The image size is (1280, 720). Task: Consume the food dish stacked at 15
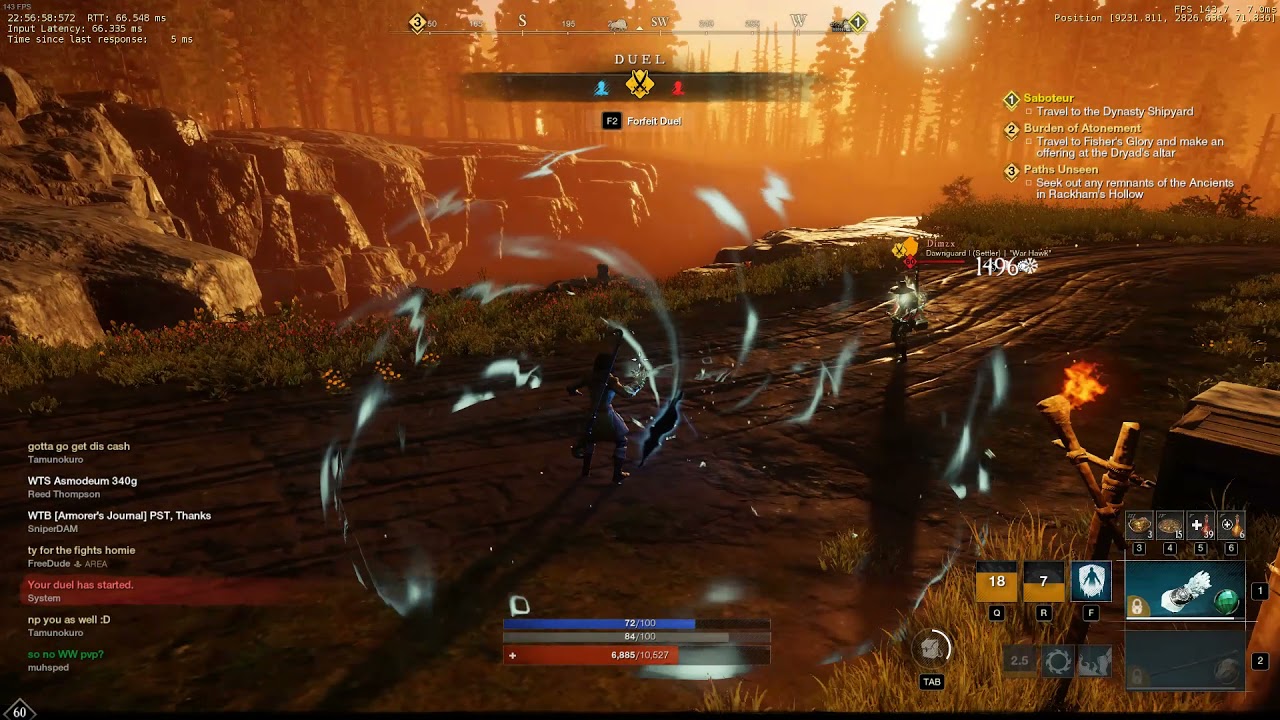coord(1168,525)
